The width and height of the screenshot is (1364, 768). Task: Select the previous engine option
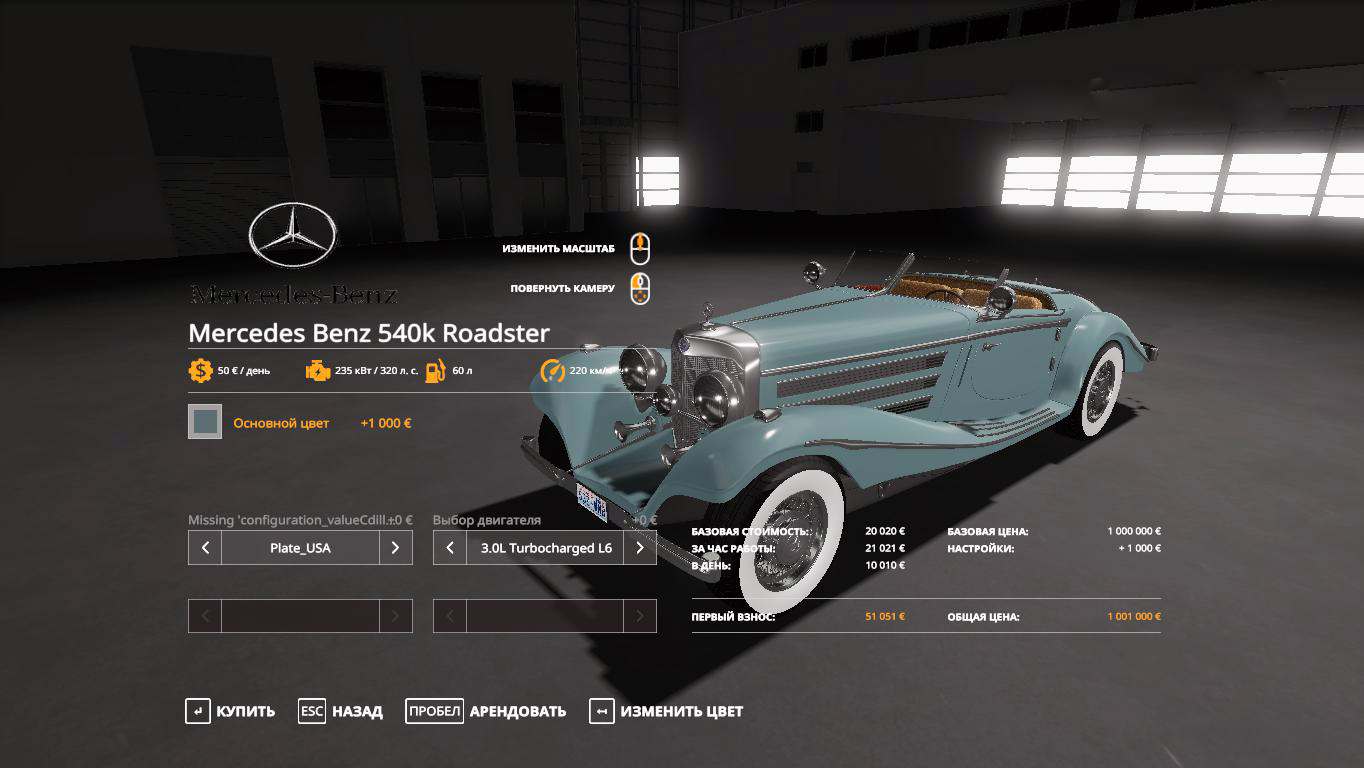point(450,548)
